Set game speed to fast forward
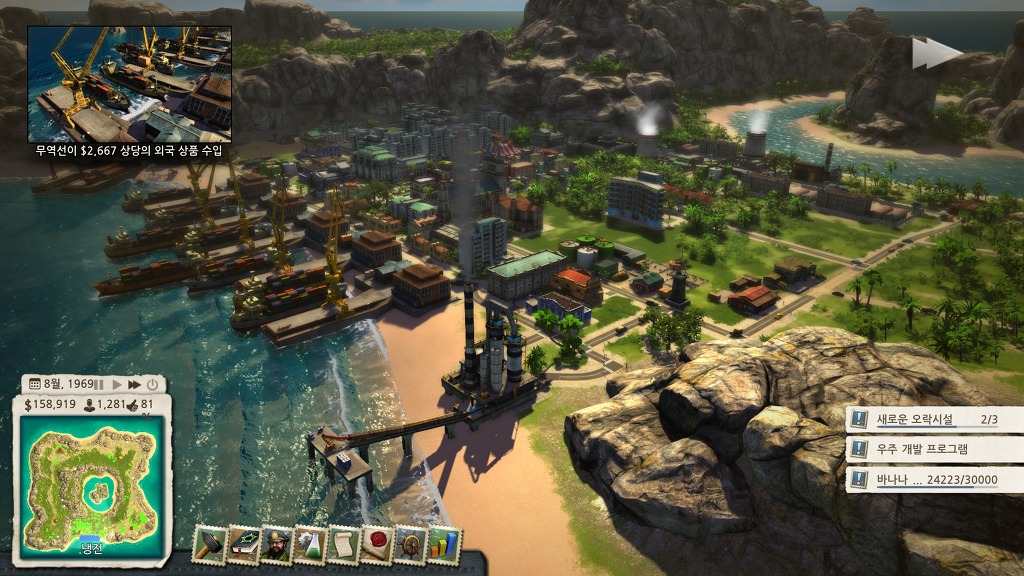The image size is (1024, 576). pyautogui.click(x=134, y=384)
